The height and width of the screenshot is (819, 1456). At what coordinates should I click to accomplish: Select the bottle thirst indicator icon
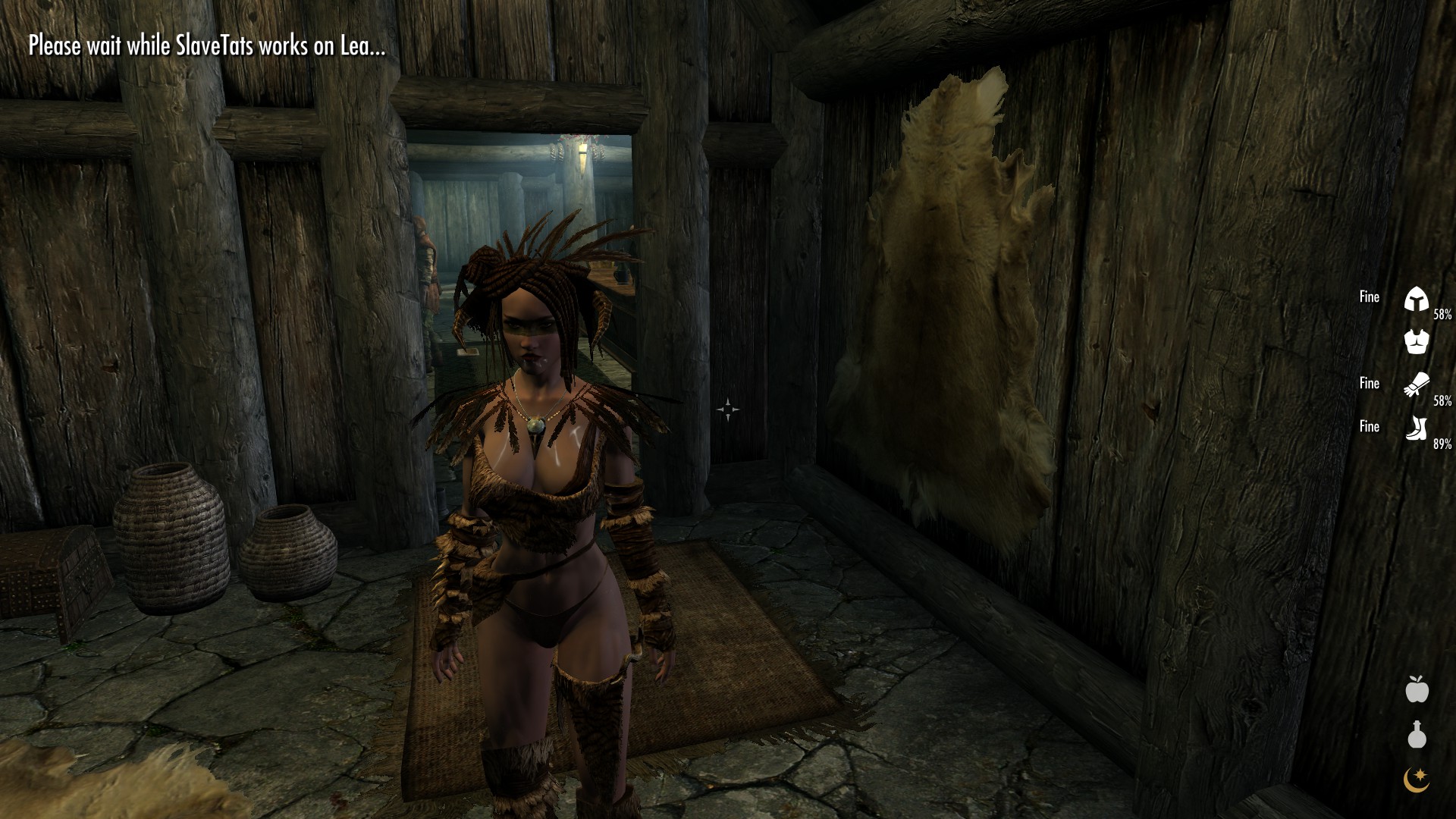tap(1417, 734)
